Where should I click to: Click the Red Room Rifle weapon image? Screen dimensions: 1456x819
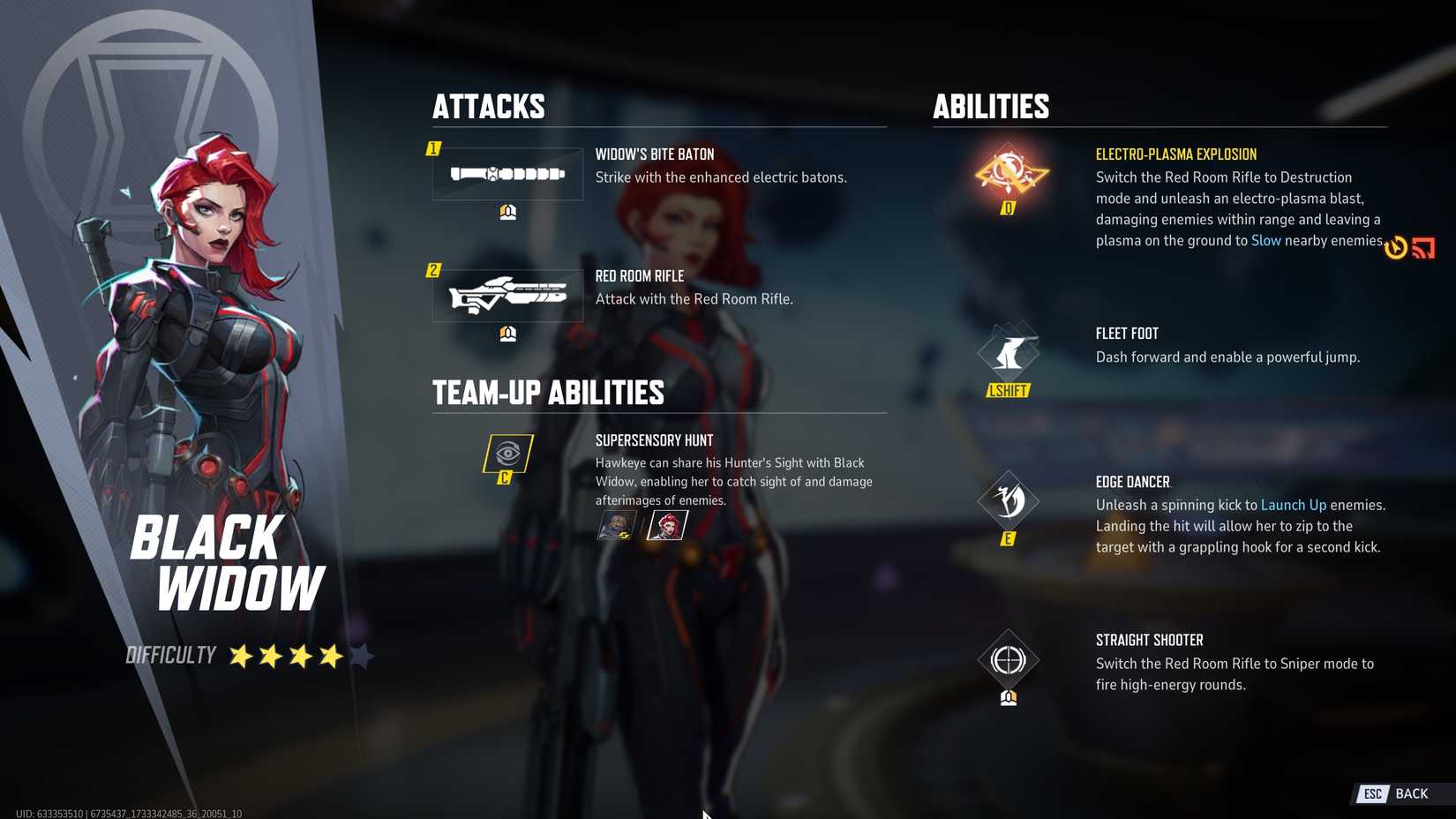[508, 294]
